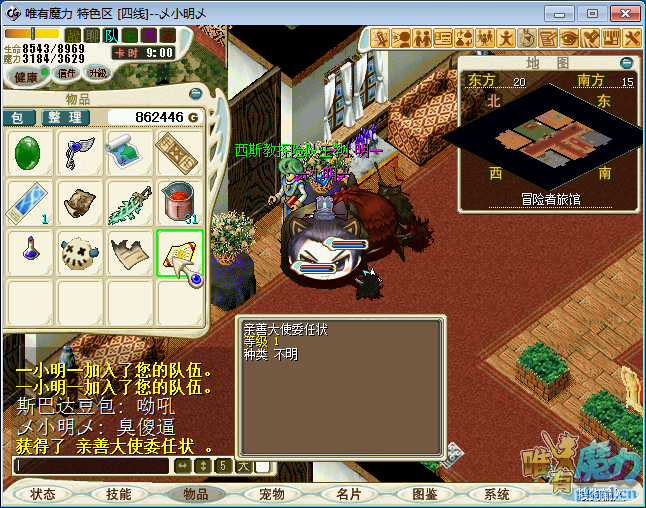Click the 包 (Bag) button
The width and height of the screenshot is (646, 508).
coord(17,117)
